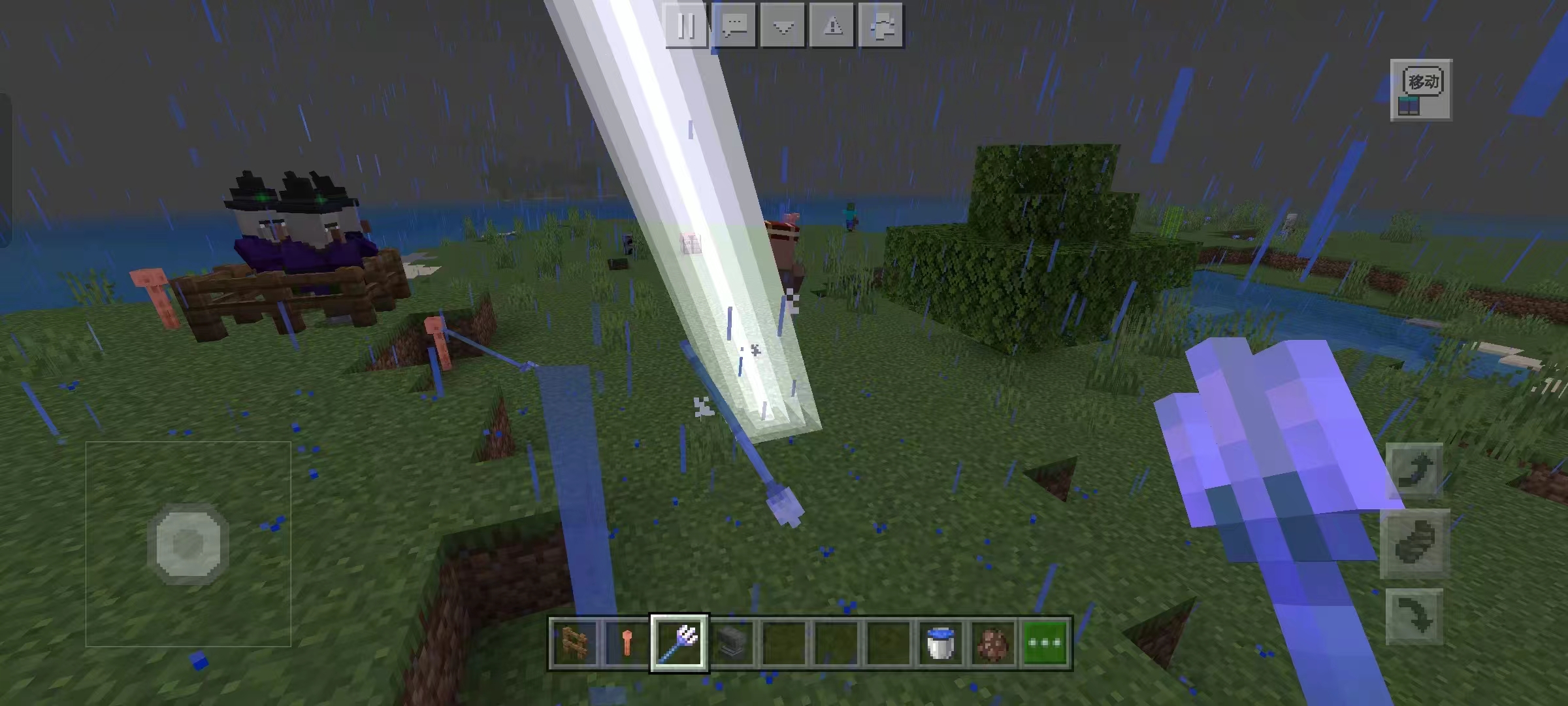
Task: Pause the game
Action: tap(686, 26)
